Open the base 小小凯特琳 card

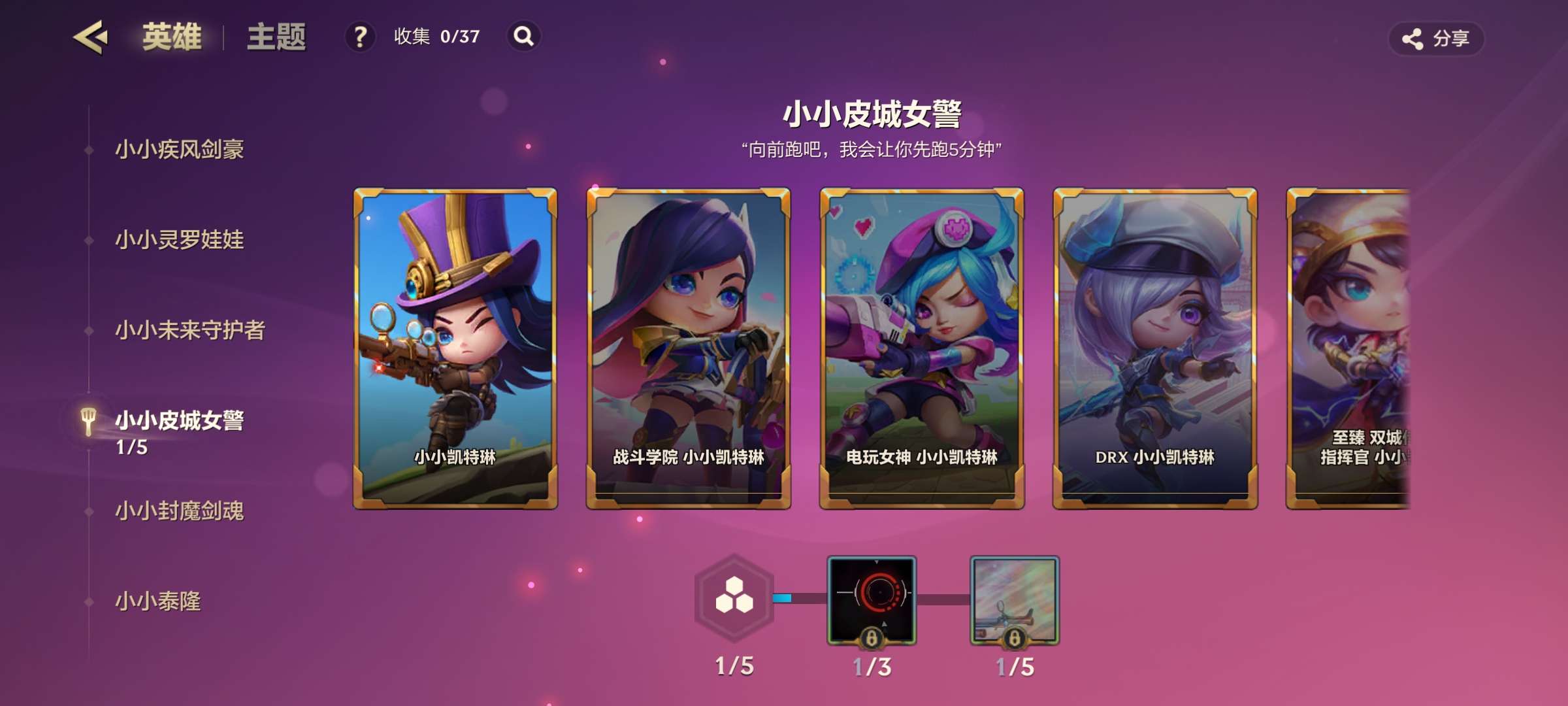[x=455, y=348]
